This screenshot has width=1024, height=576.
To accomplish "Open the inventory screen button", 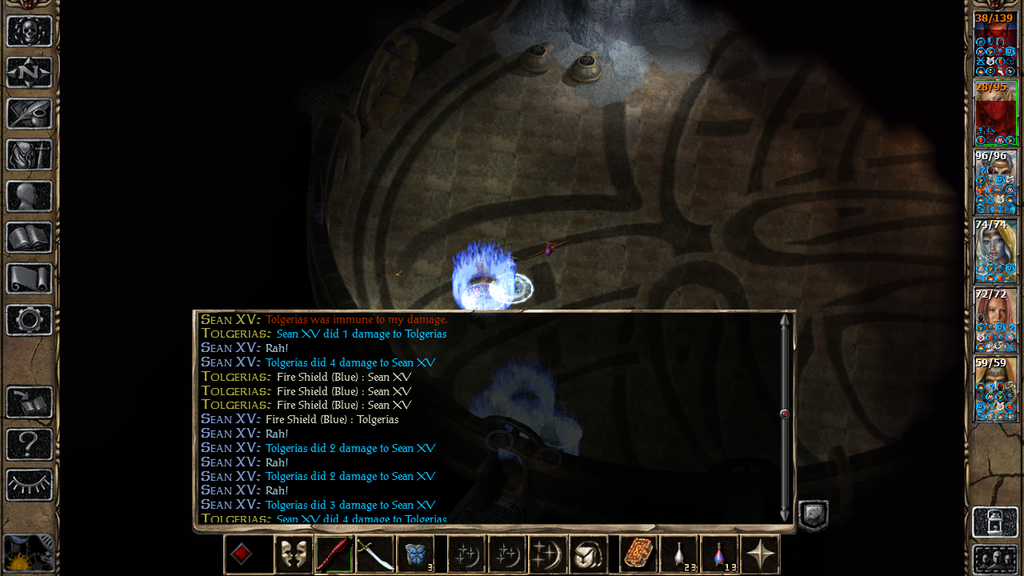I will (29, 155).
